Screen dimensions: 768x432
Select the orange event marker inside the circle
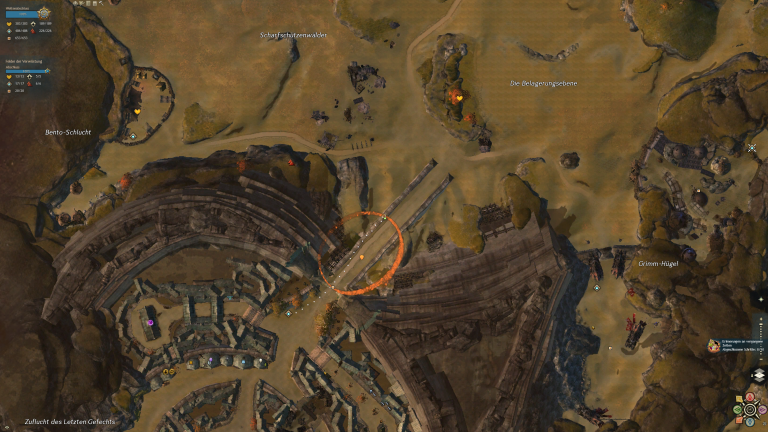coord(361,257)
